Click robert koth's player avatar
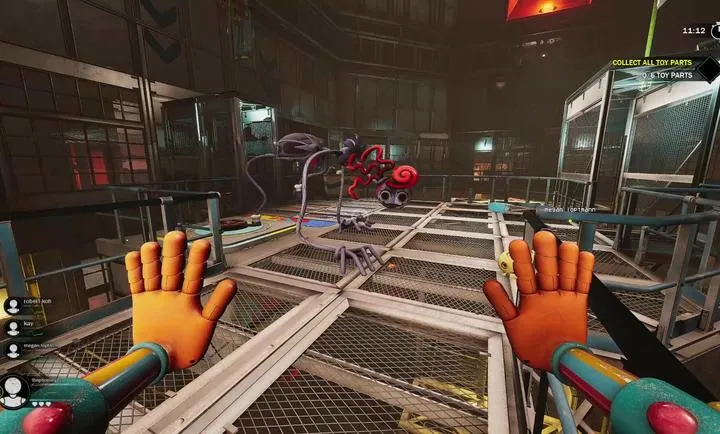Viewport: 720px width, 434px height. 13,305
